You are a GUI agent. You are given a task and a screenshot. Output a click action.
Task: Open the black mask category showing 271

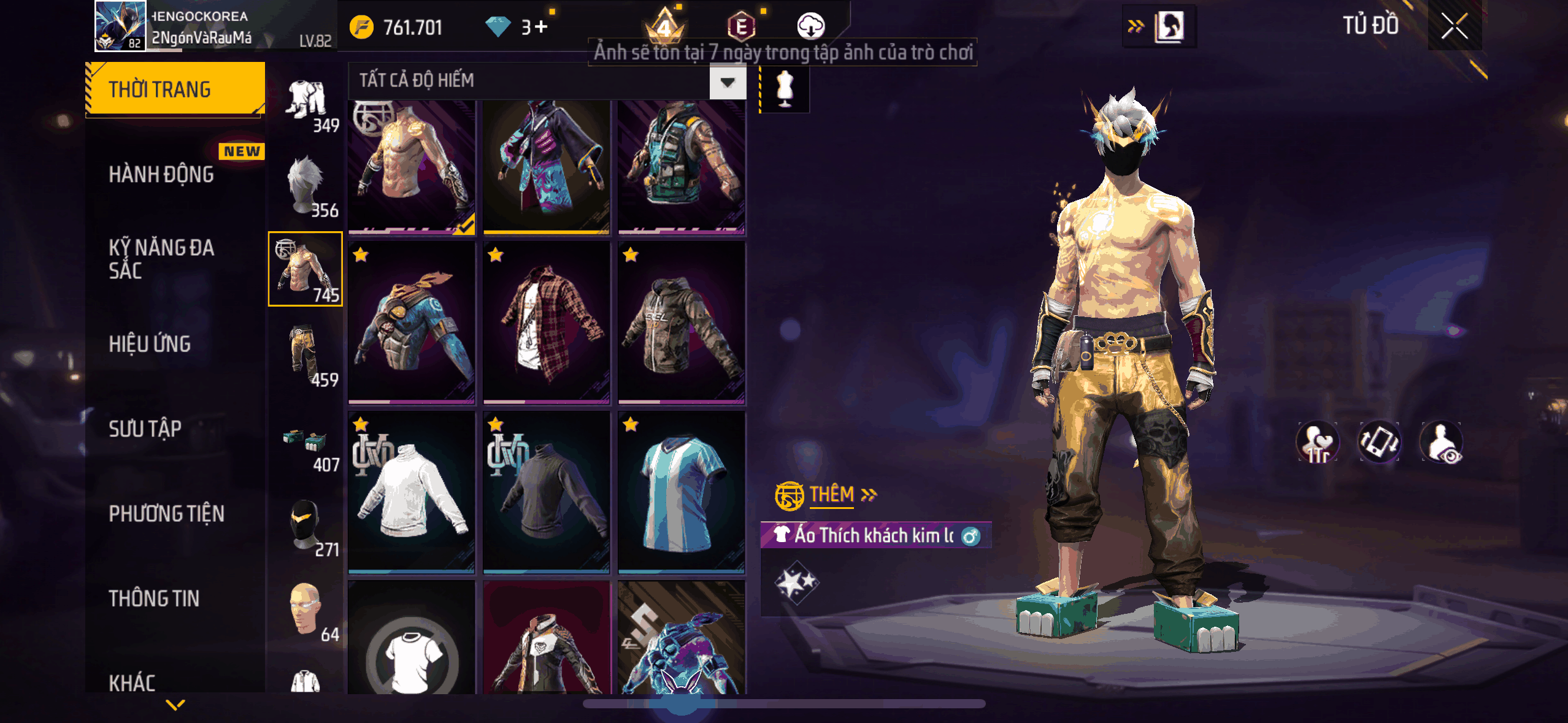point(306,524)
